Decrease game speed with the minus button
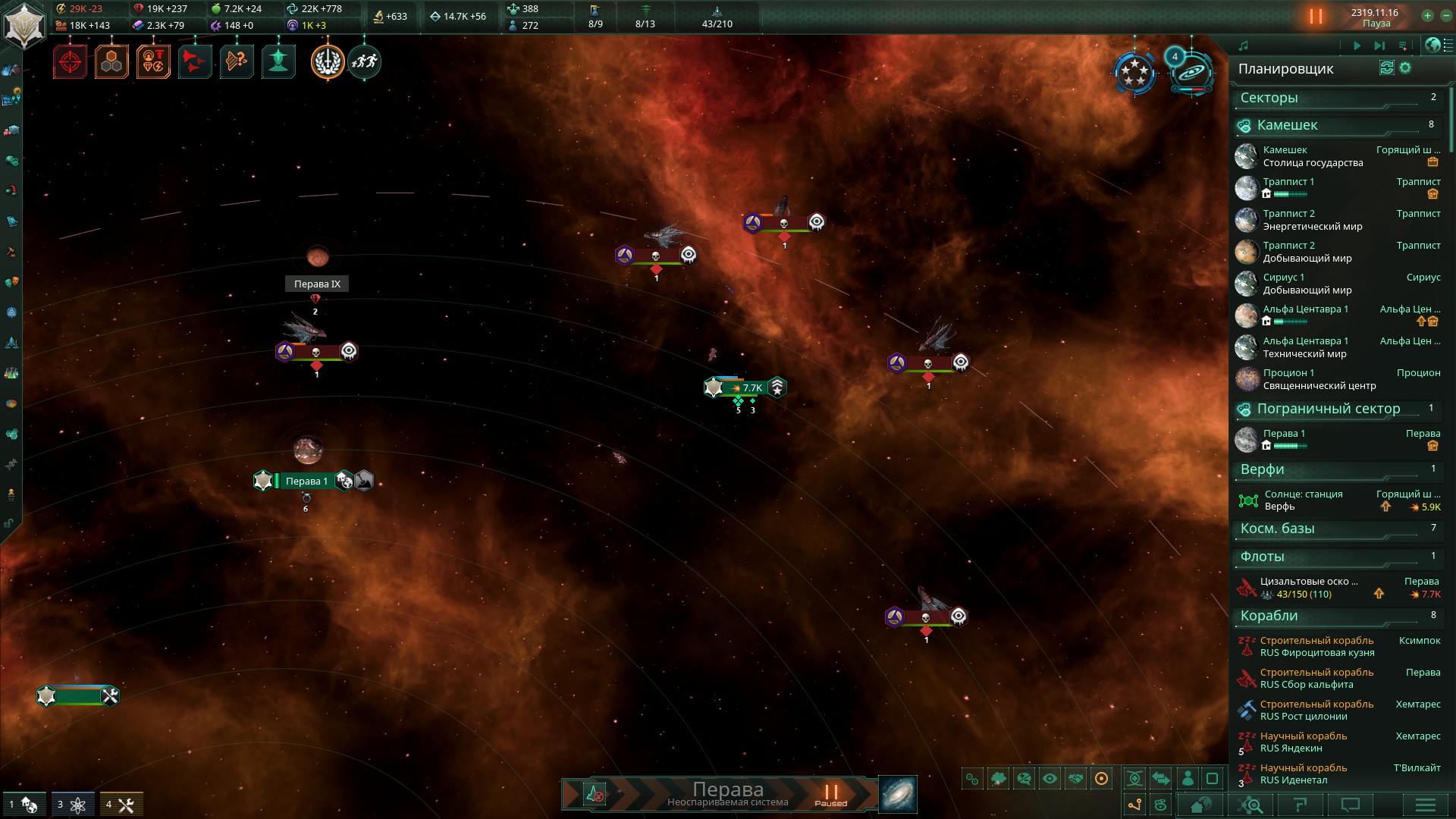 [1445, 15]
